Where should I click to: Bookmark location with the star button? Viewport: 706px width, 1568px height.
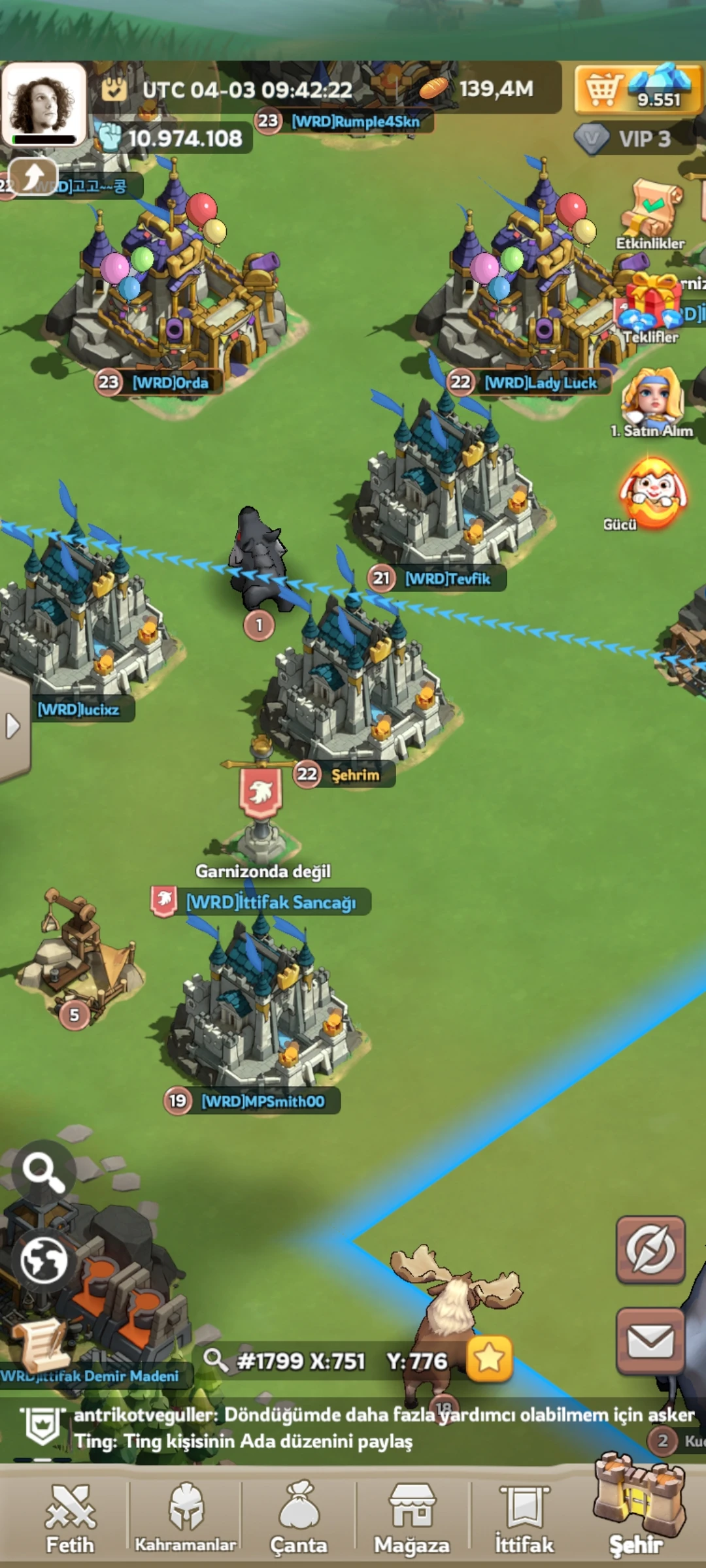pos(489,1359)
